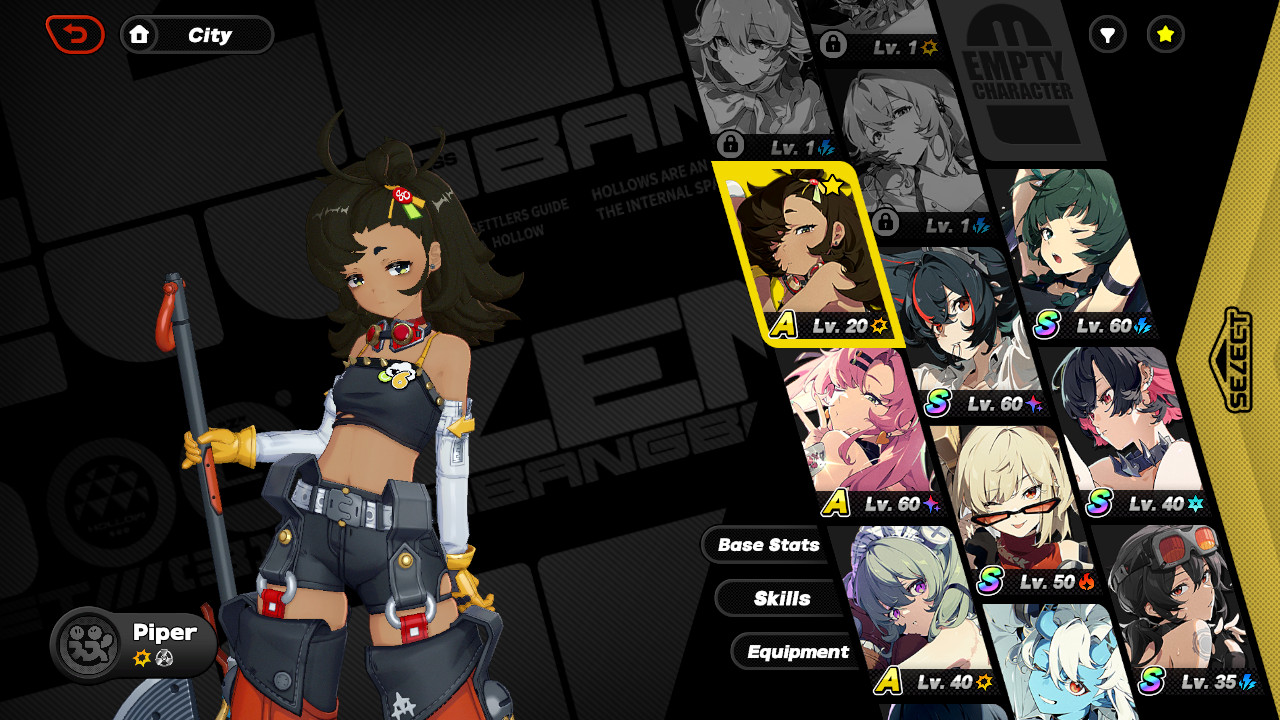This screenshot has height=720, width=1280.
Task: Click the home icon beside the City label
Action: [139, 34]
